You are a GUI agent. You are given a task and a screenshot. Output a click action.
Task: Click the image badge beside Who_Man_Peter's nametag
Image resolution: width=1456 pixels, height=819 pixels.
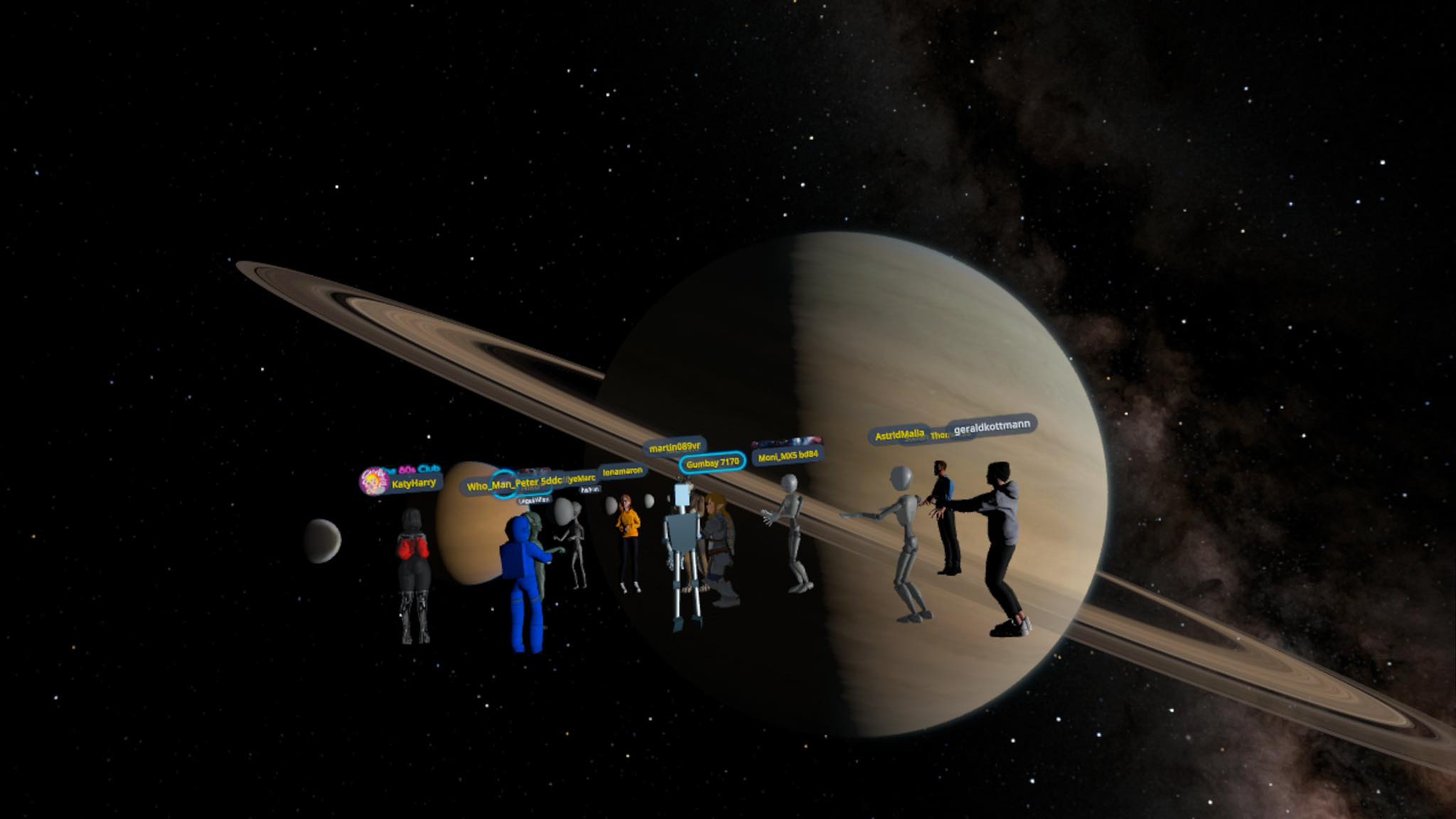pos(534,472)
